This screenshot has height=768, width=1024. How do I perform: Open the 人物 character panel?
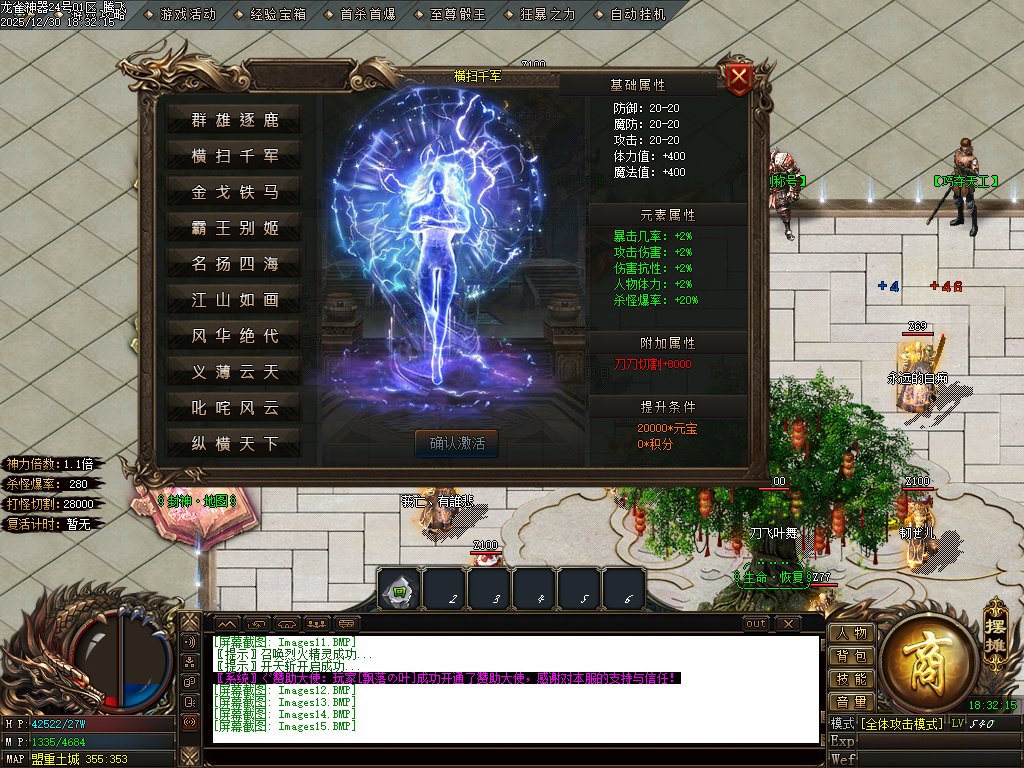point(851,633)
